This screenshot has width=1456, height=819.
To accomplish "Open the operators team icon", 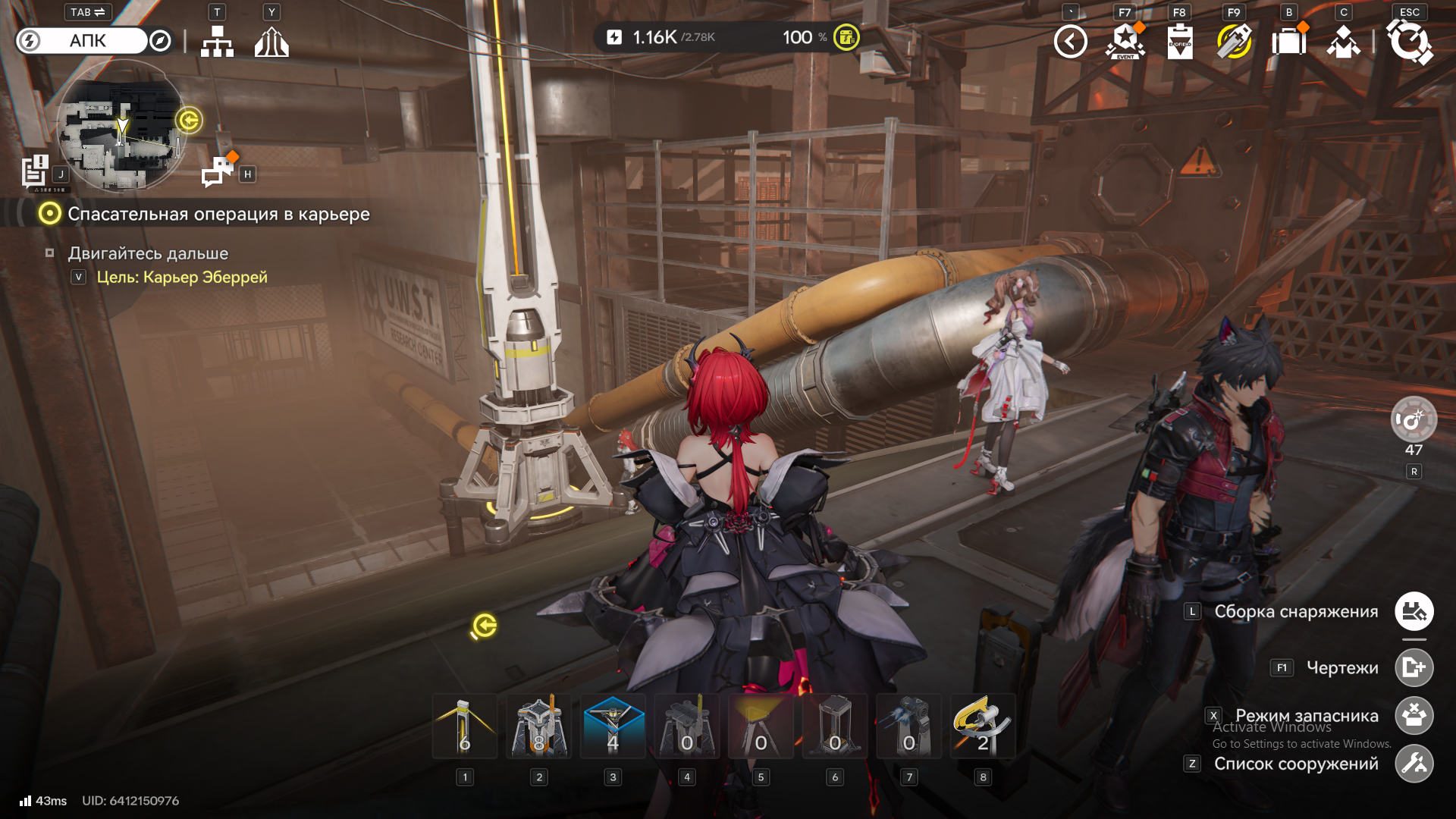I will pyautogui.click(x=1343, y=42).
